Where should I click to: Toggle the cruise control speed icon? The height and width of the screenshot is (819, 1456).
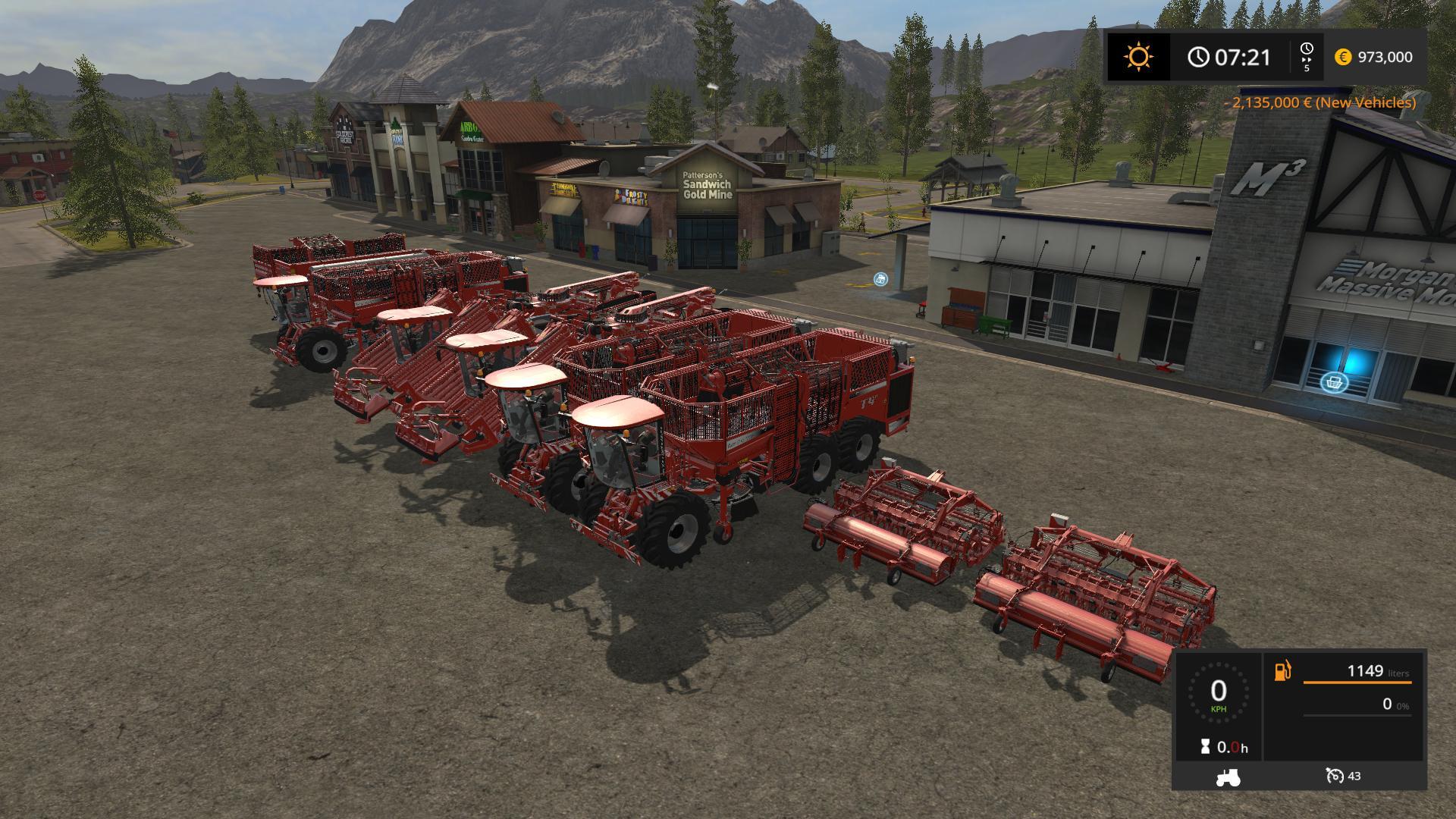[x=1335, y=776]
